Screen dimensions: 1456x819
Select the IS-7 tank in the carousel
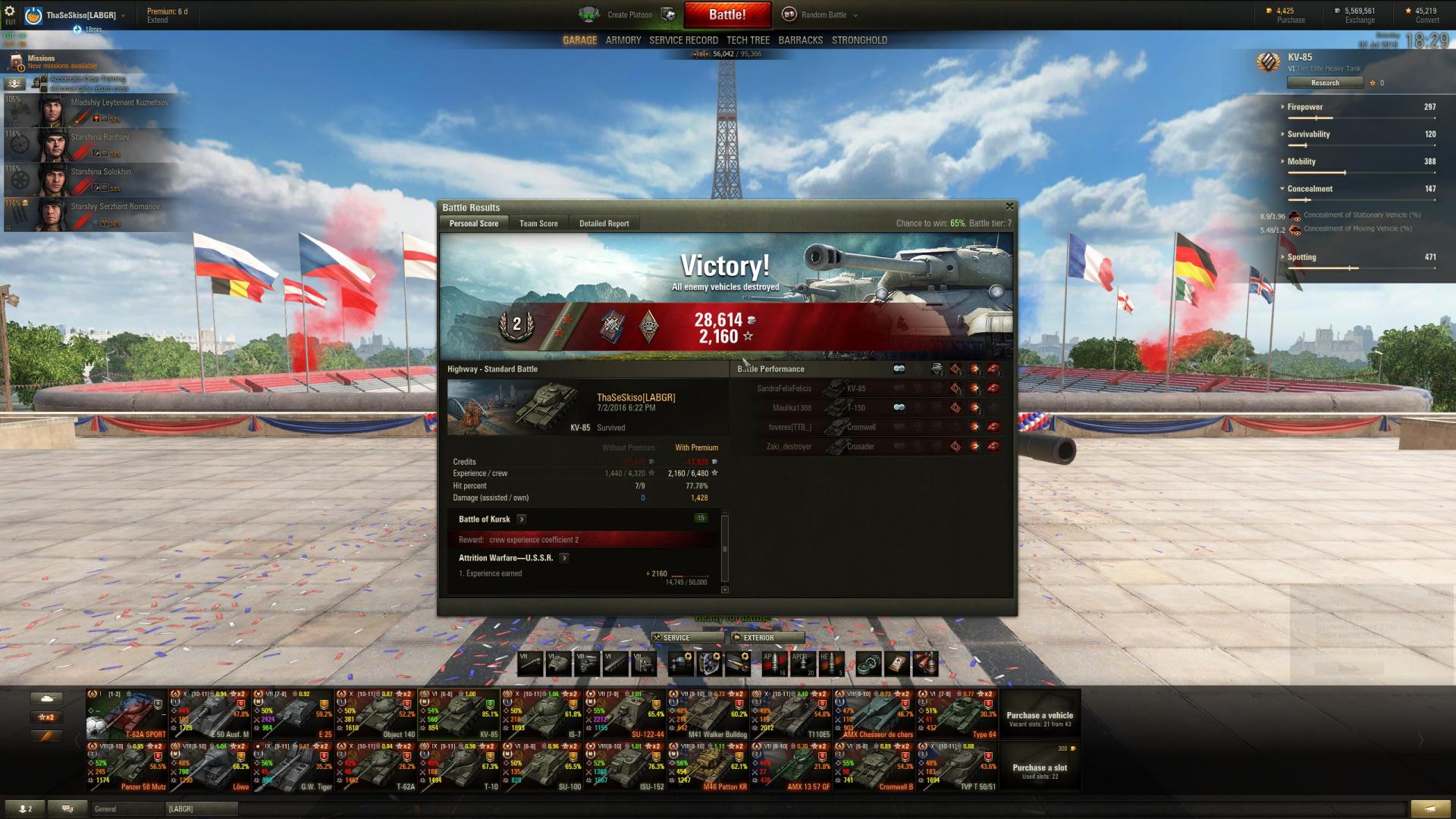tap(543, 714)
